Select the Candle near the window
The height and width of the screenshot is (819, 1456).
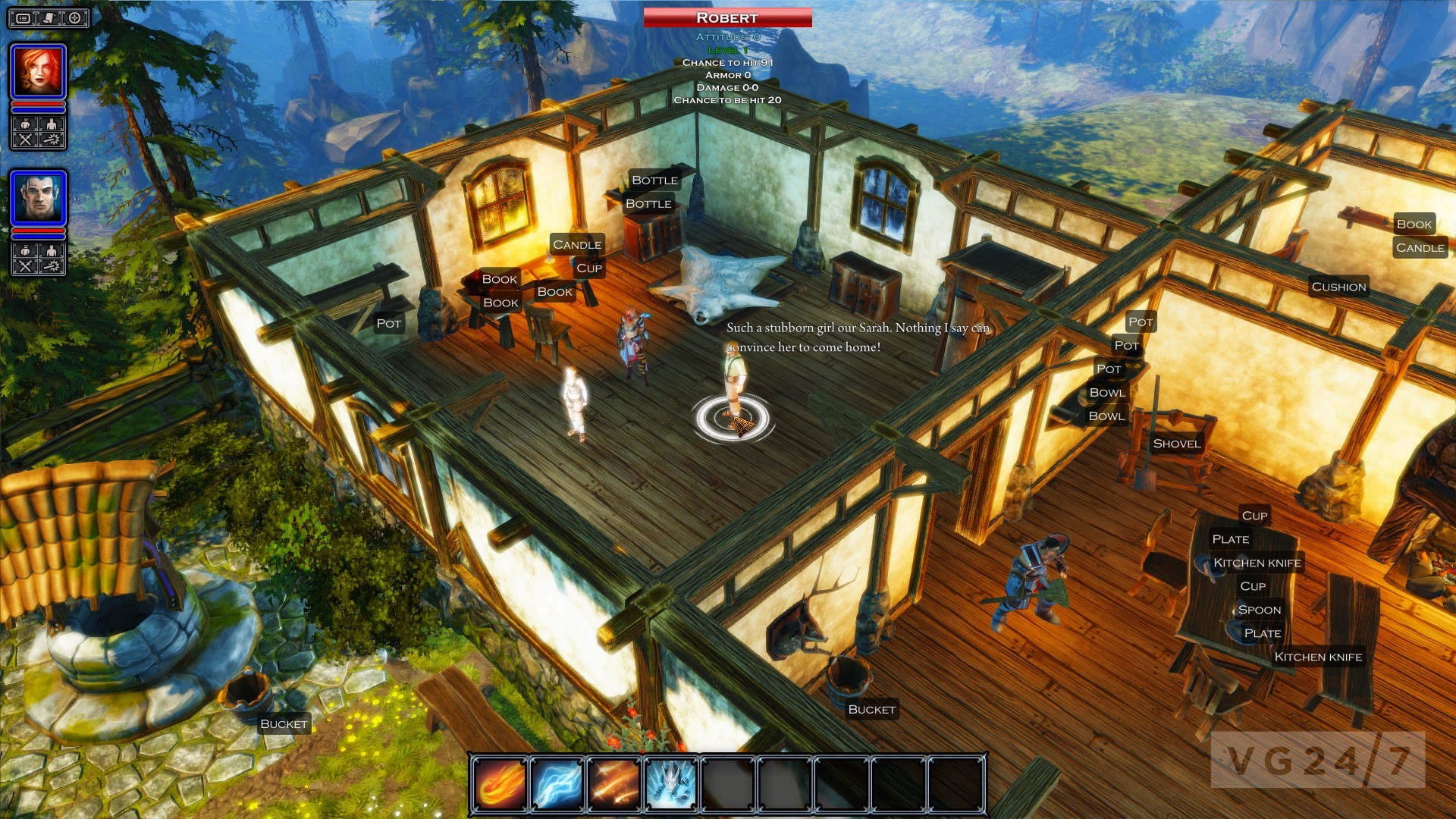(x=576, y=244)
